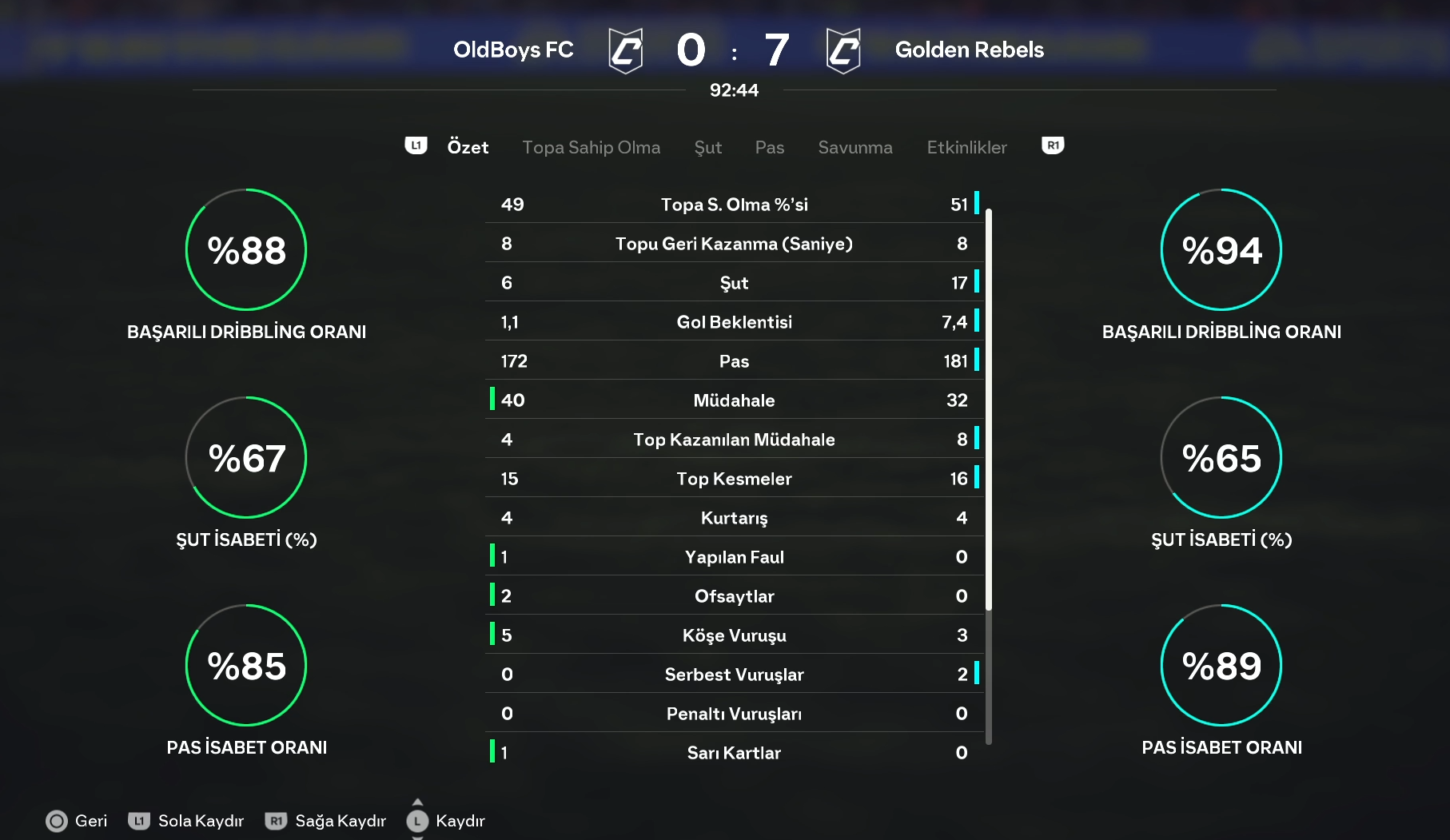Viewport: 1450px width, 840px height.
Task: Choose the Top Kesmeler stat row
Action: coord(734,479)
